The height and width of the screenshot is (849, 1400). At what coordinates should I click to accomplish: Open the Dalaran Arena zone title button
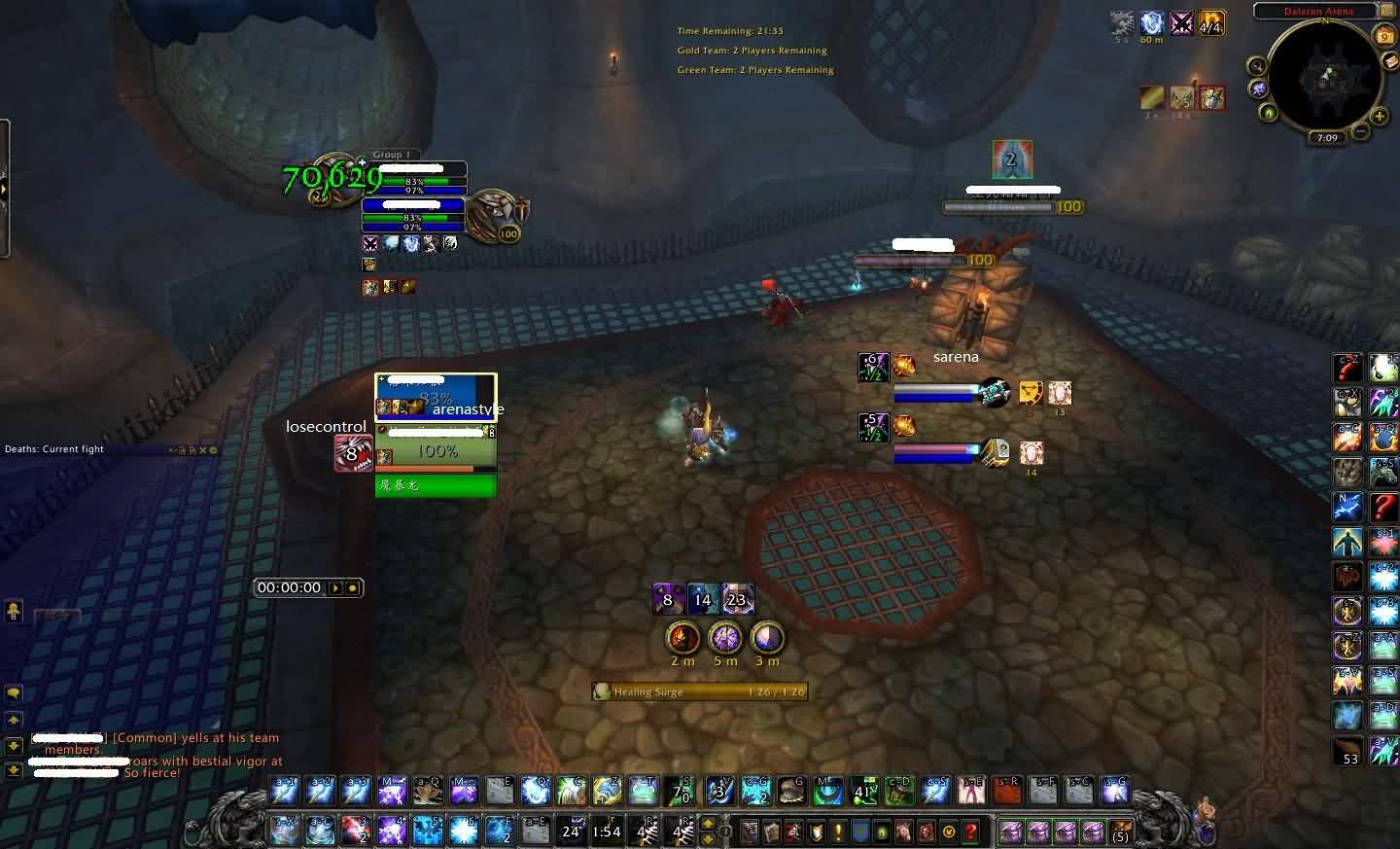point(1318,12)
